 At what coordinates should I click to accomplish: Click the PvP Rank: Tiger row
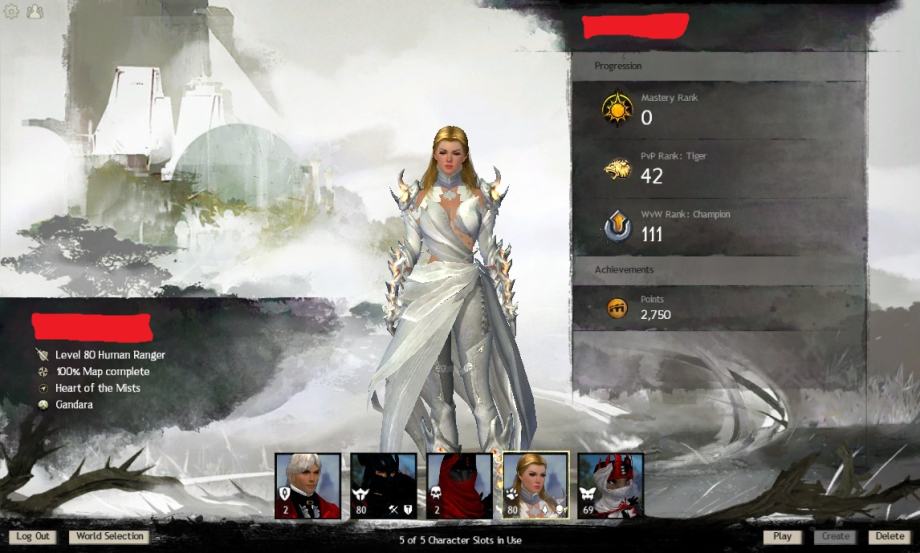coord(718,168)
